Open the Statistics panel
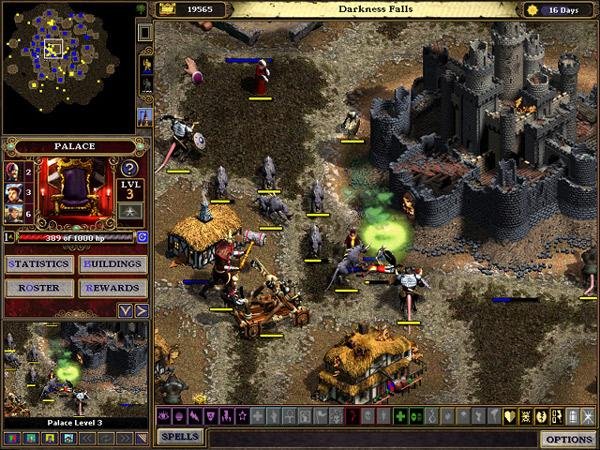This screenshot has width=600, height=450. pyautogui.click(x=39, y=265)
